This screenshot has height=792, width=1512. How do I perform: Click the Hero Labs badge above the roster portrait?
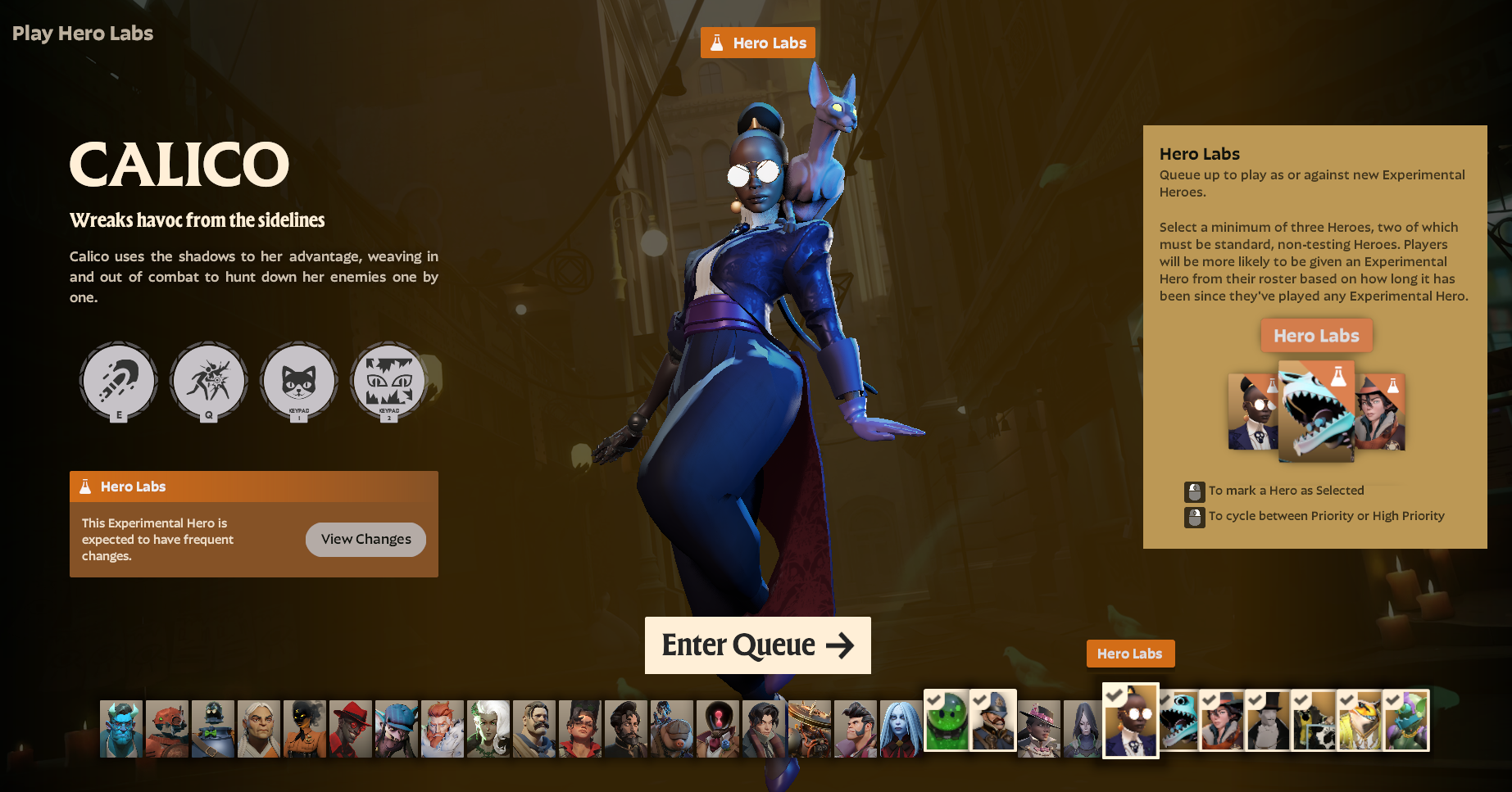(1130, 654)
